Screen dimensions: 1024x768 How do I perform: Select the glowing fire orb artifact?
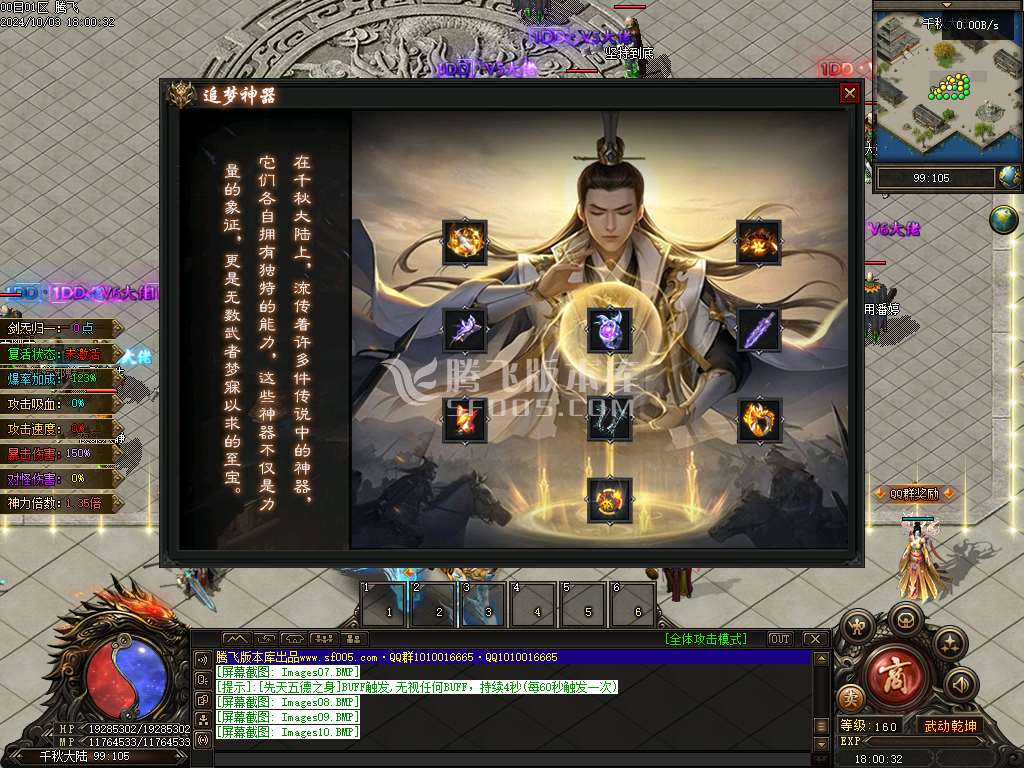[465, 241]
